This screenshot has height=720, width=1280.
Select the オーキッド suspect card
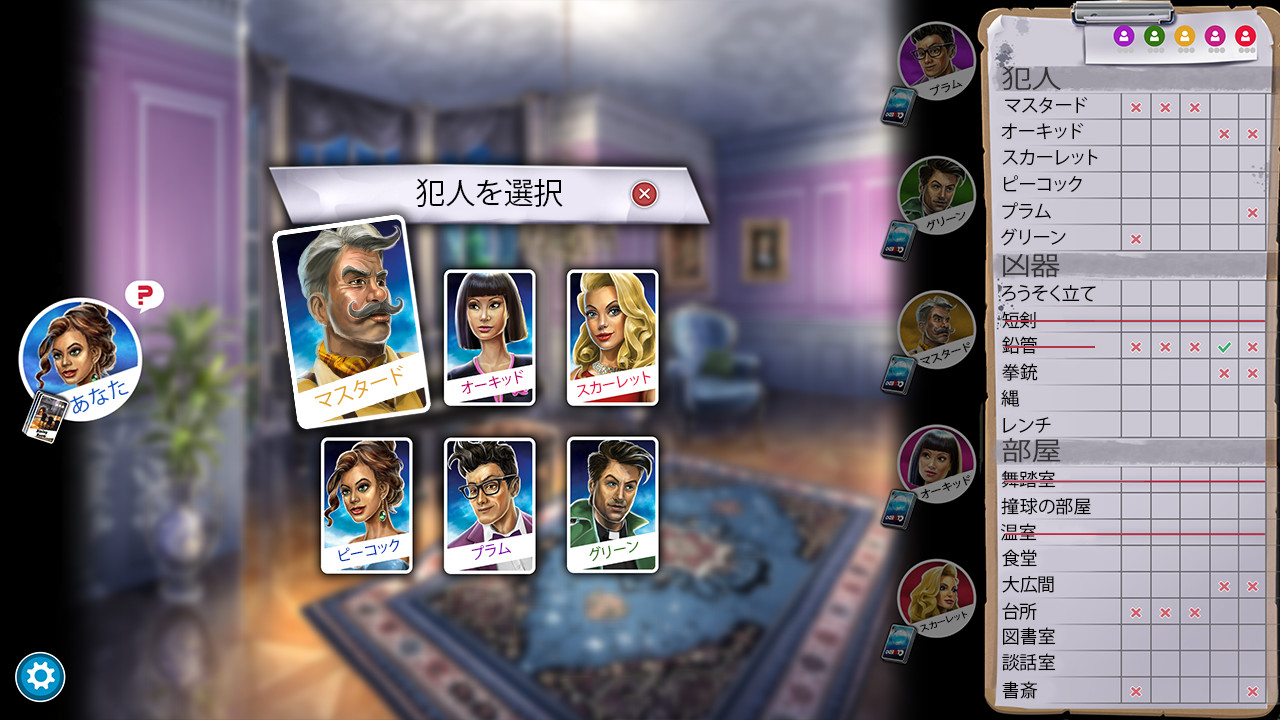490,337
